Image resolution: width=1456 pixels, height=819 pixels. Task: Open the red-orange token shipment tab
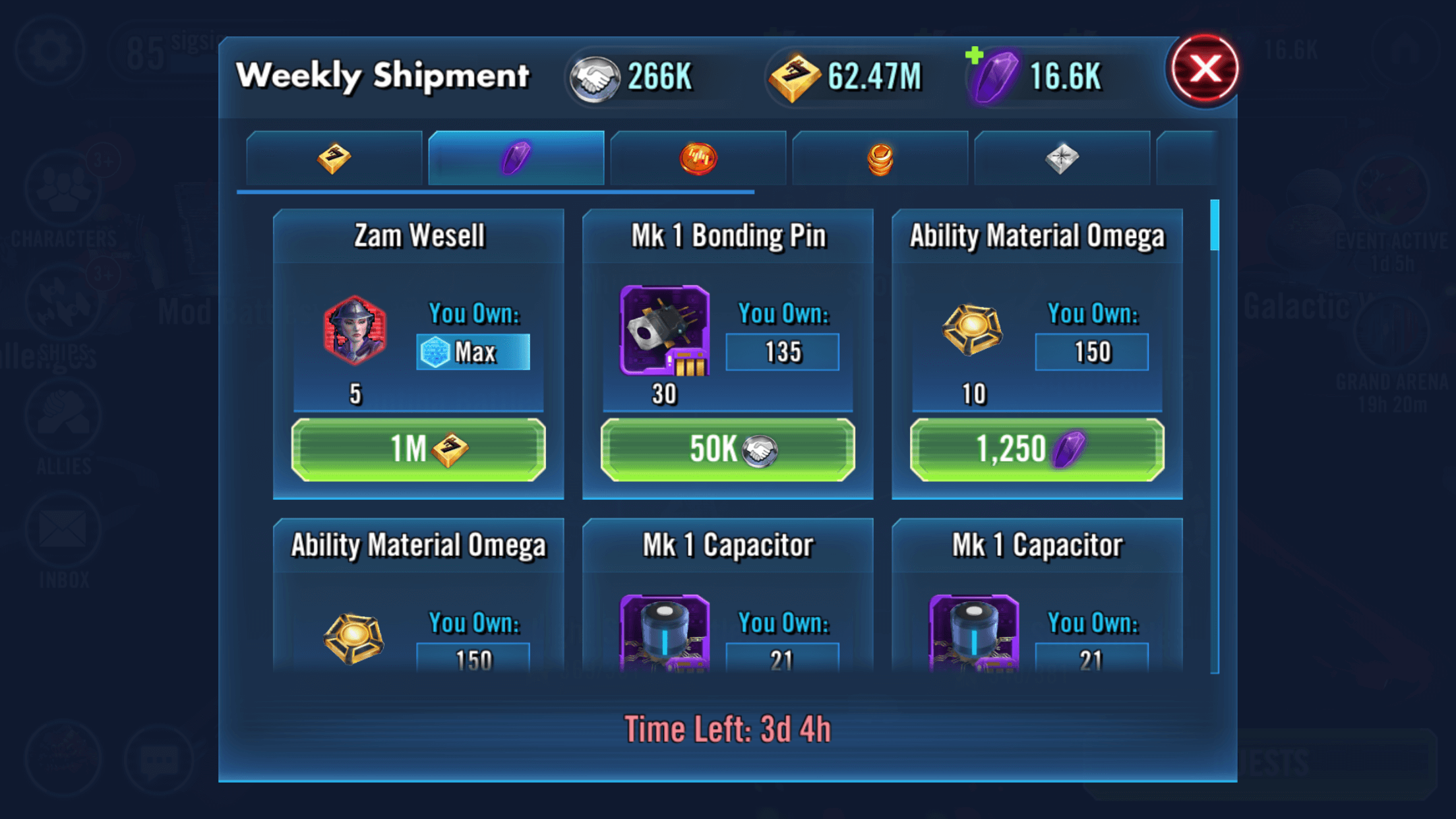[x=698, y=158]
